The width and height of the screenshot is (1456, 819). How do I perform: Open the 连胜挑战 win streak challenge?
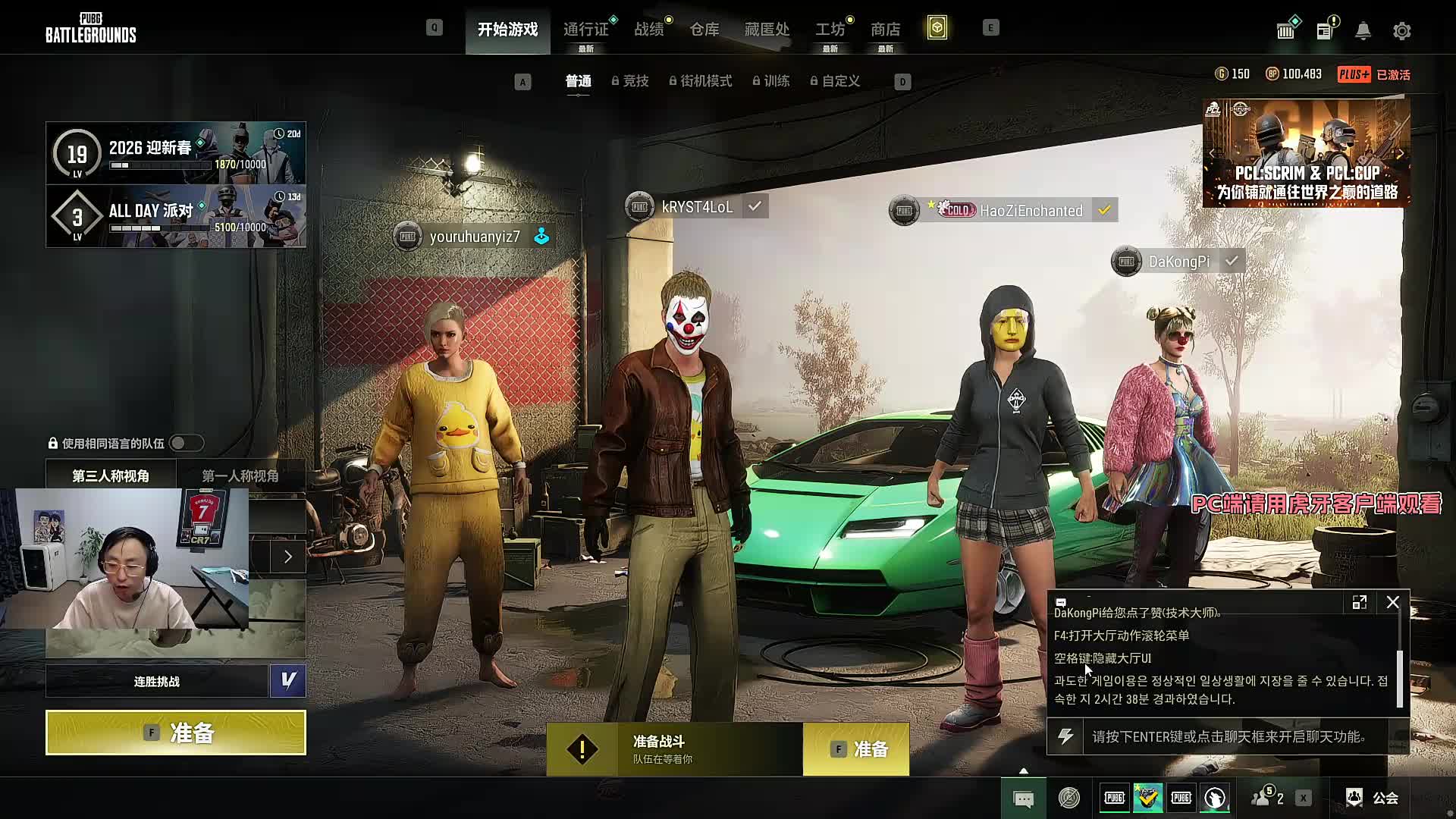[x=158, y=681]
